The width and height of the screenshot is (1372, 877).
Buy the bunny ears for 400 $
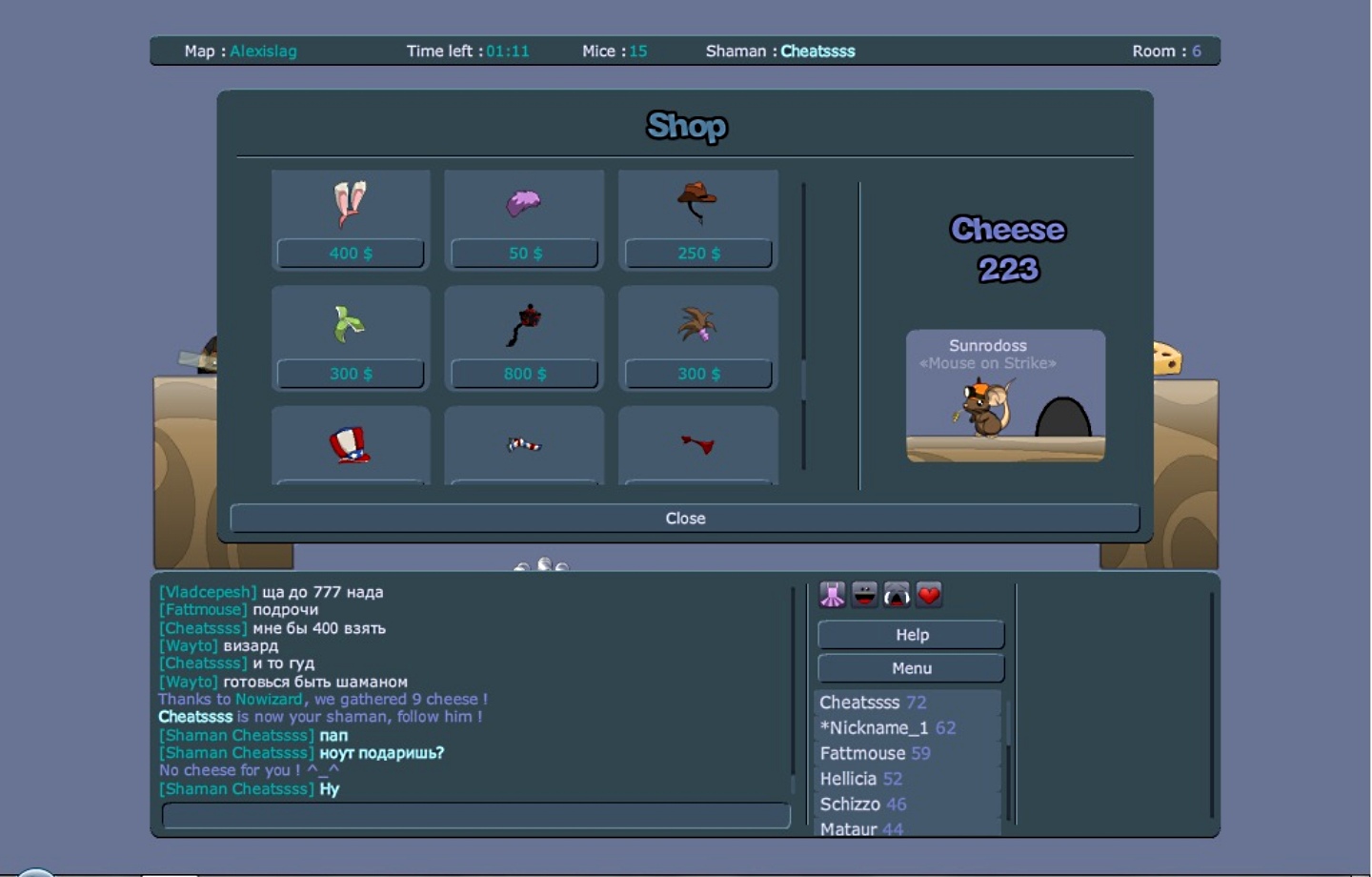click(x=351, y=254)
